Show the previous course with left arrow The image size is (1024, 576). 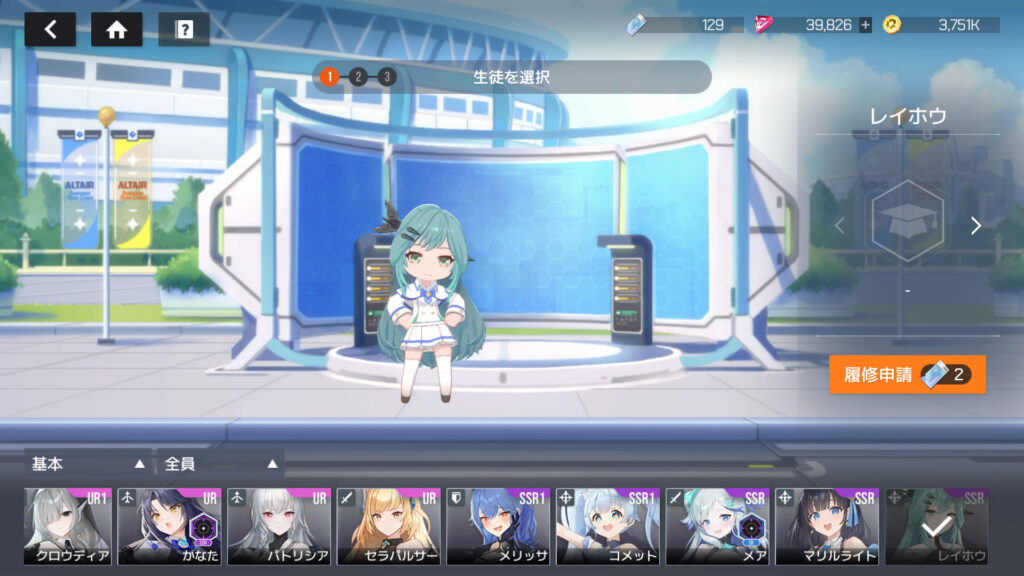click(x=839, y=226)
